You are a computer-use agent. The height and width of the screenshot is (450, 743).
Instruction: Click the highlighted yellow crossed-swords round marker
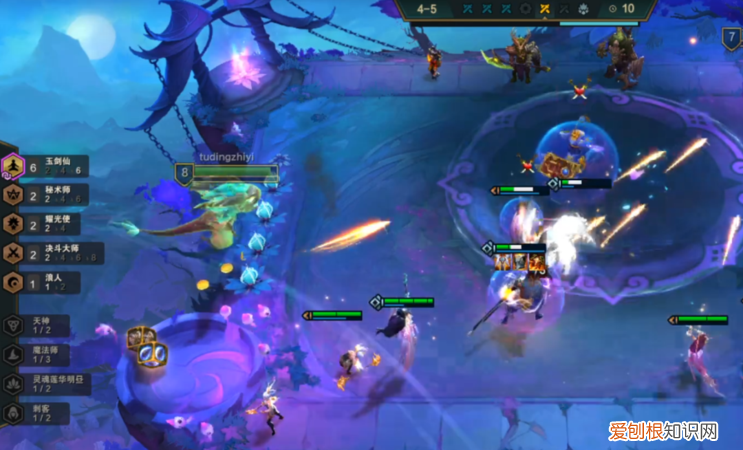pos(546,9)
